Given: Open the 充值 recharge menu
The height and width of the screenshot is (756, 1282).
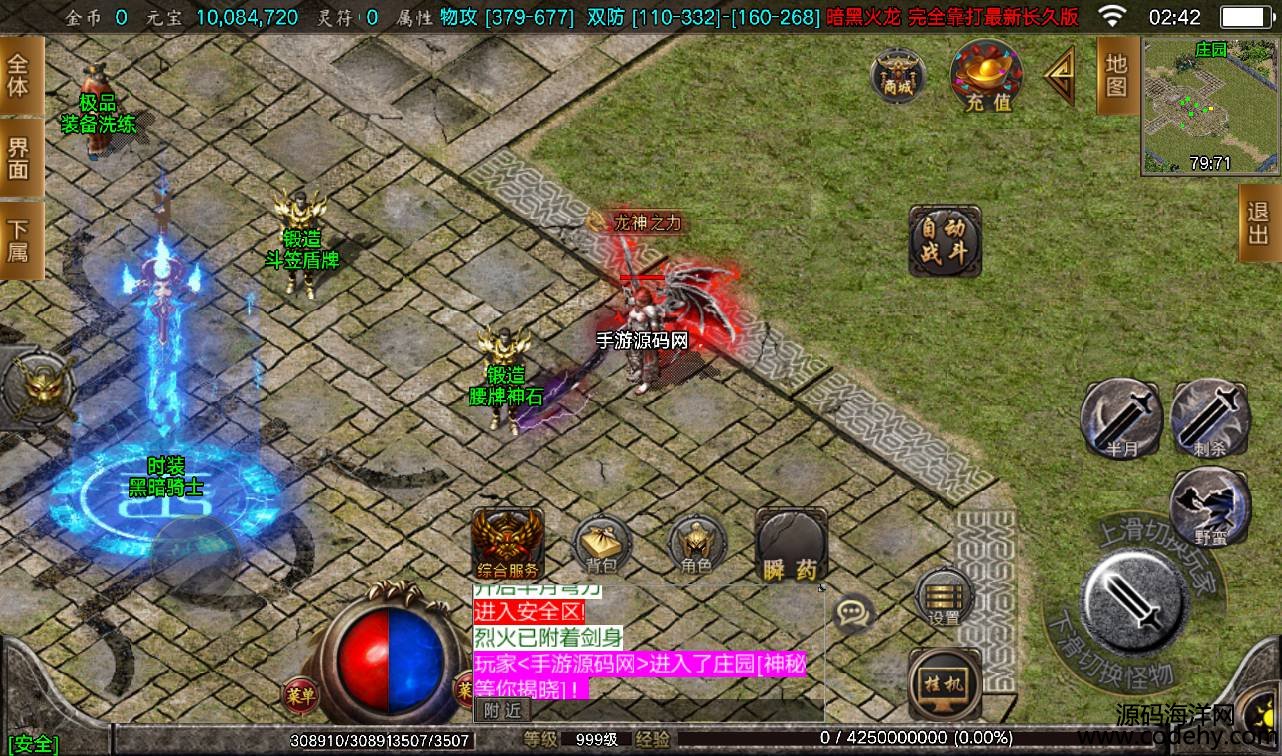Looking at the screenshot, I should [987, 75].
